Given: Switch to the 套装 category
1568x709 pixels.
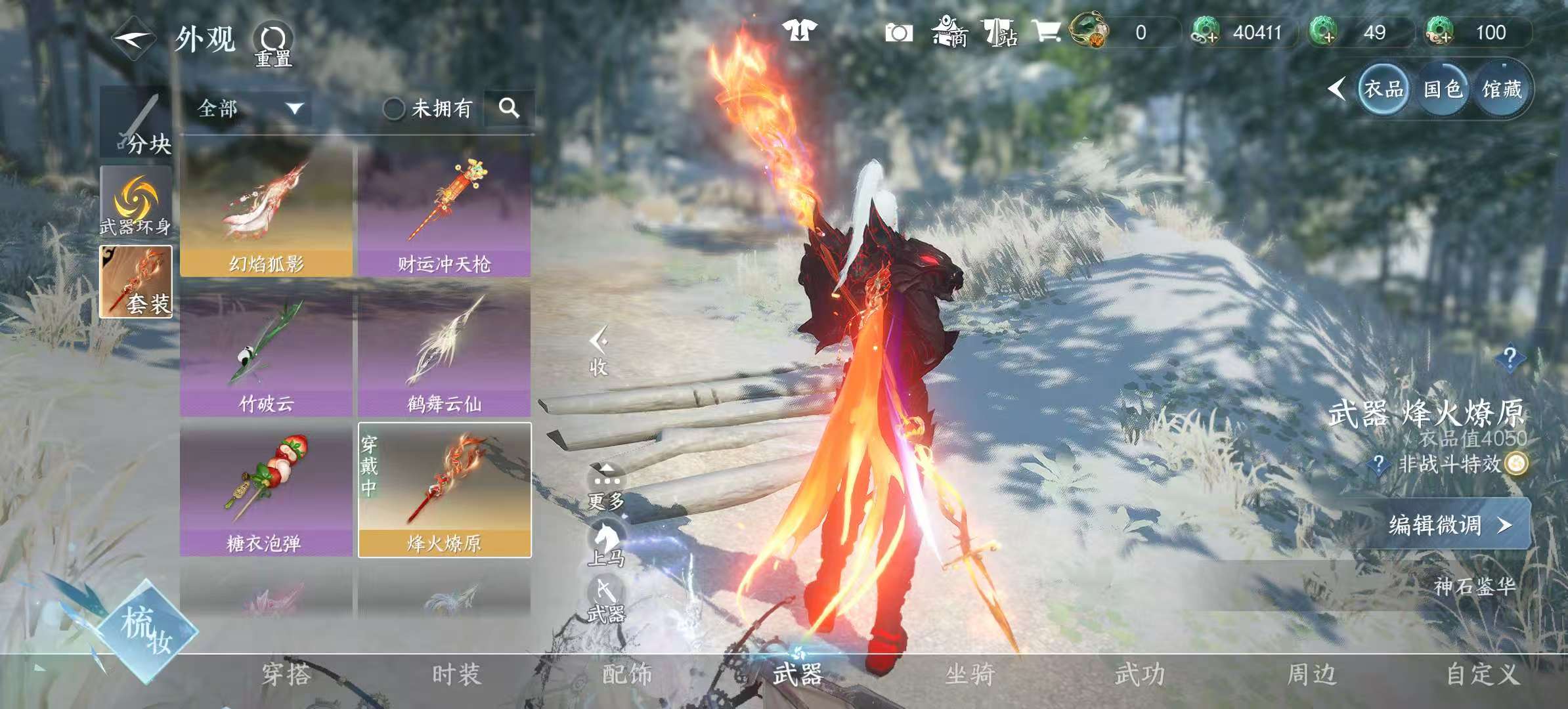Looking at the screenshot, I should pyautogui.click(x=136, y=282).
